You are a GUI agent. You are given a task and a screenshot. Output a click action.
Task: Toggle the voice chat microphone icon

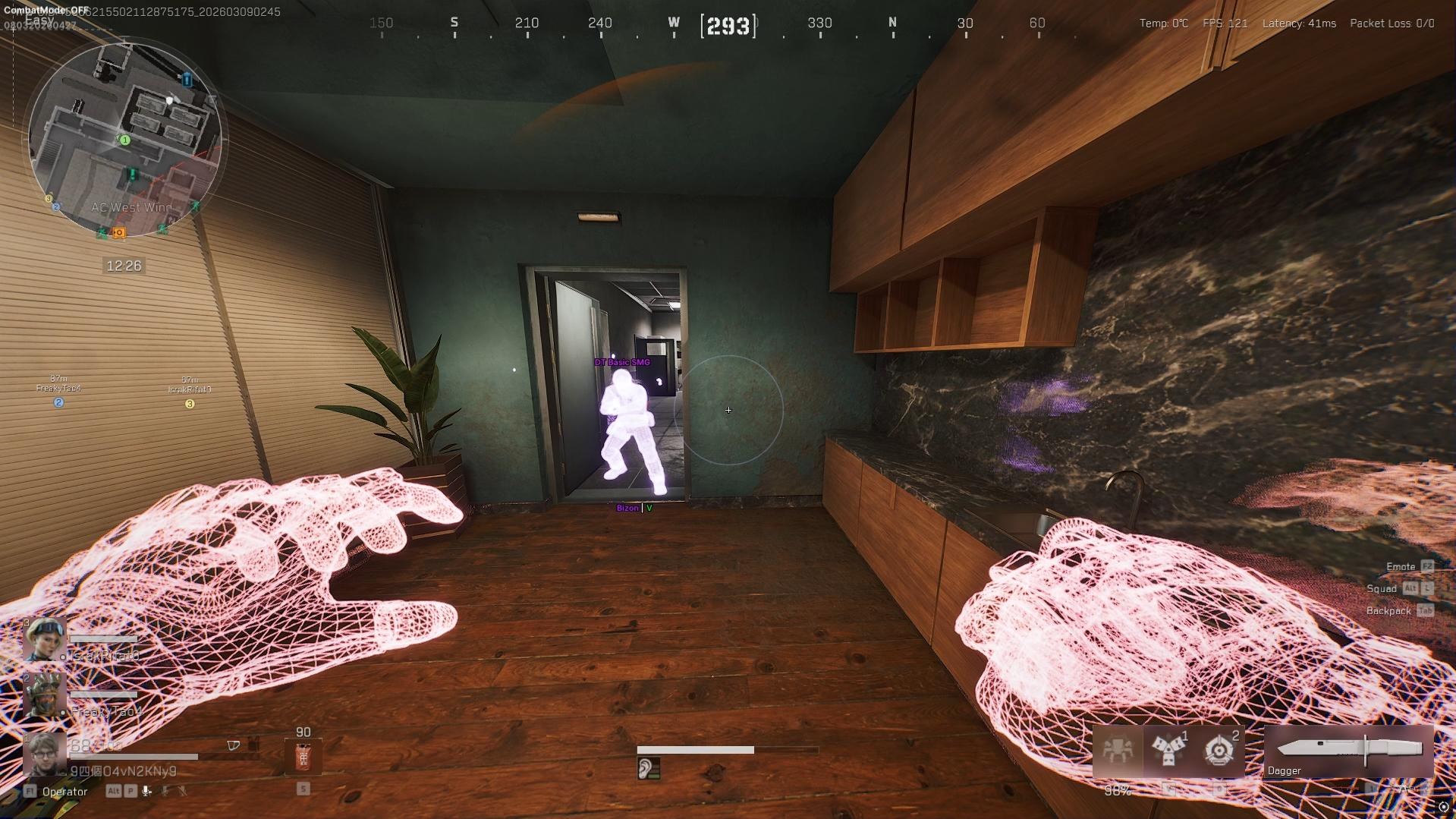[146, 791]
